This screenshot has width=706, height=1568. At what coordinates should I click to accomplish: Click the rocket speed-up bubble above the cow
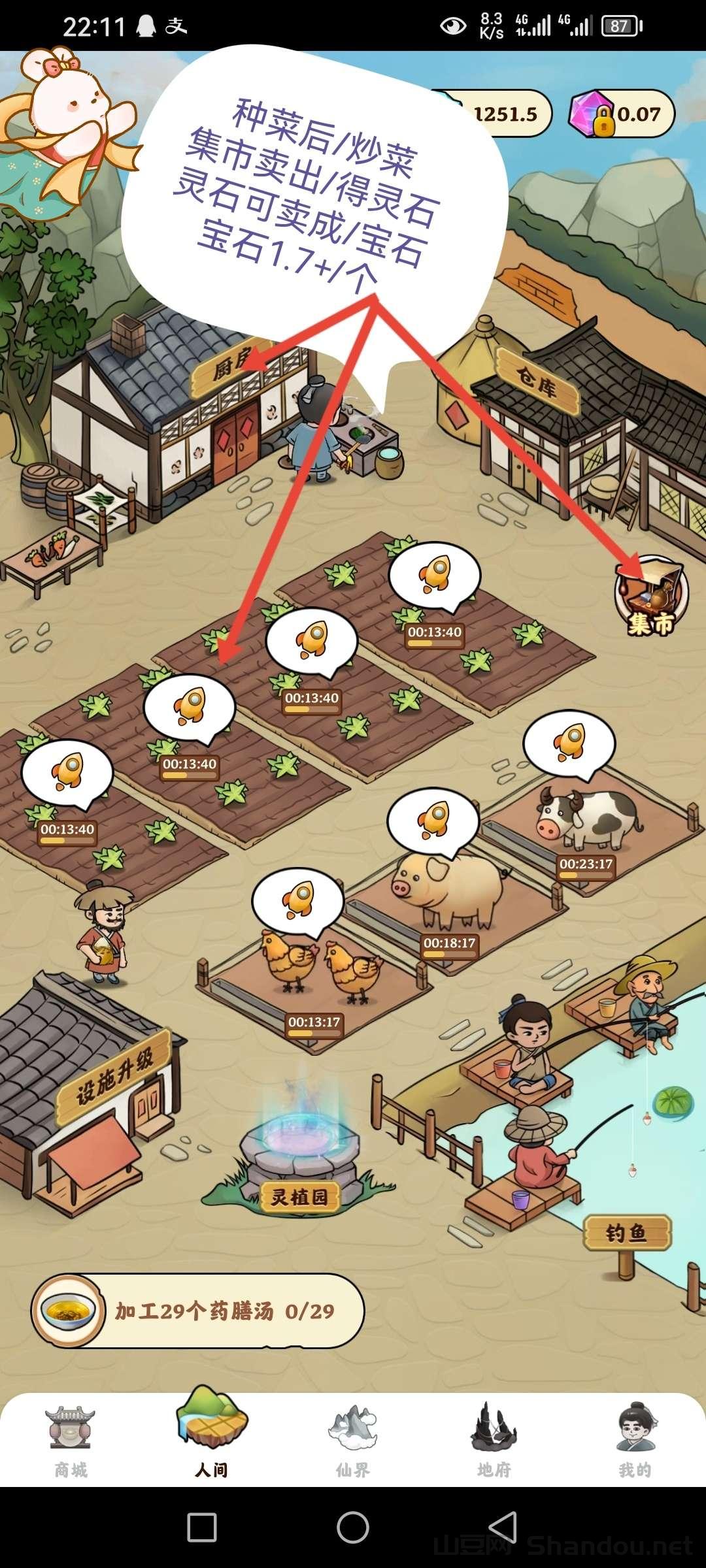[569, 743]
